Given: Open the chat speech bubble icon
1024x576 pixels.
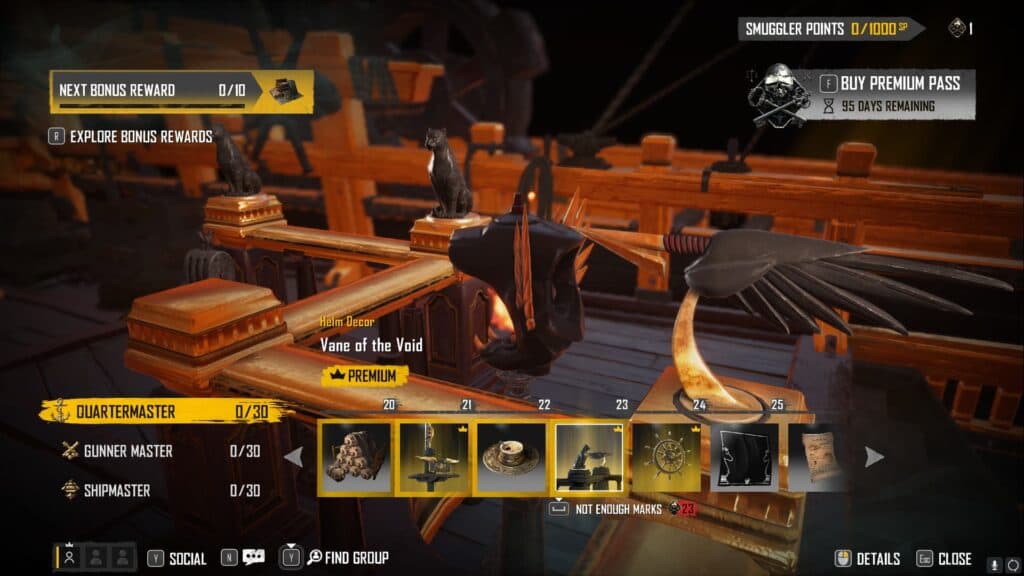Looking at the screenshot, I should (253, 558).
